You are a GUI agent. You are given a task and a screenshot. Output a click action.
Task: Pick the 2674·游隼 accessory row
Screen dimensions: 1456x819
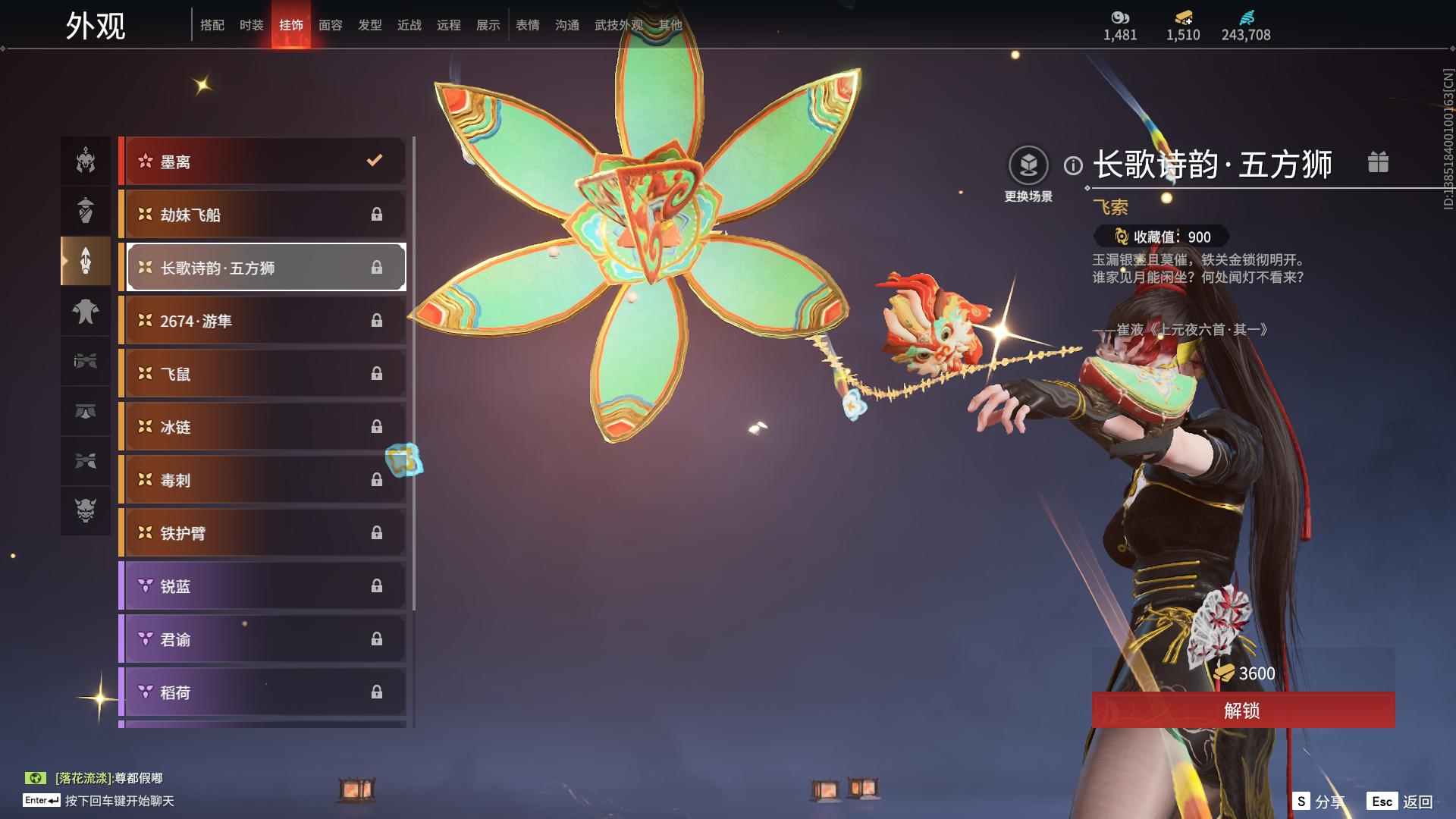[263, 321]
